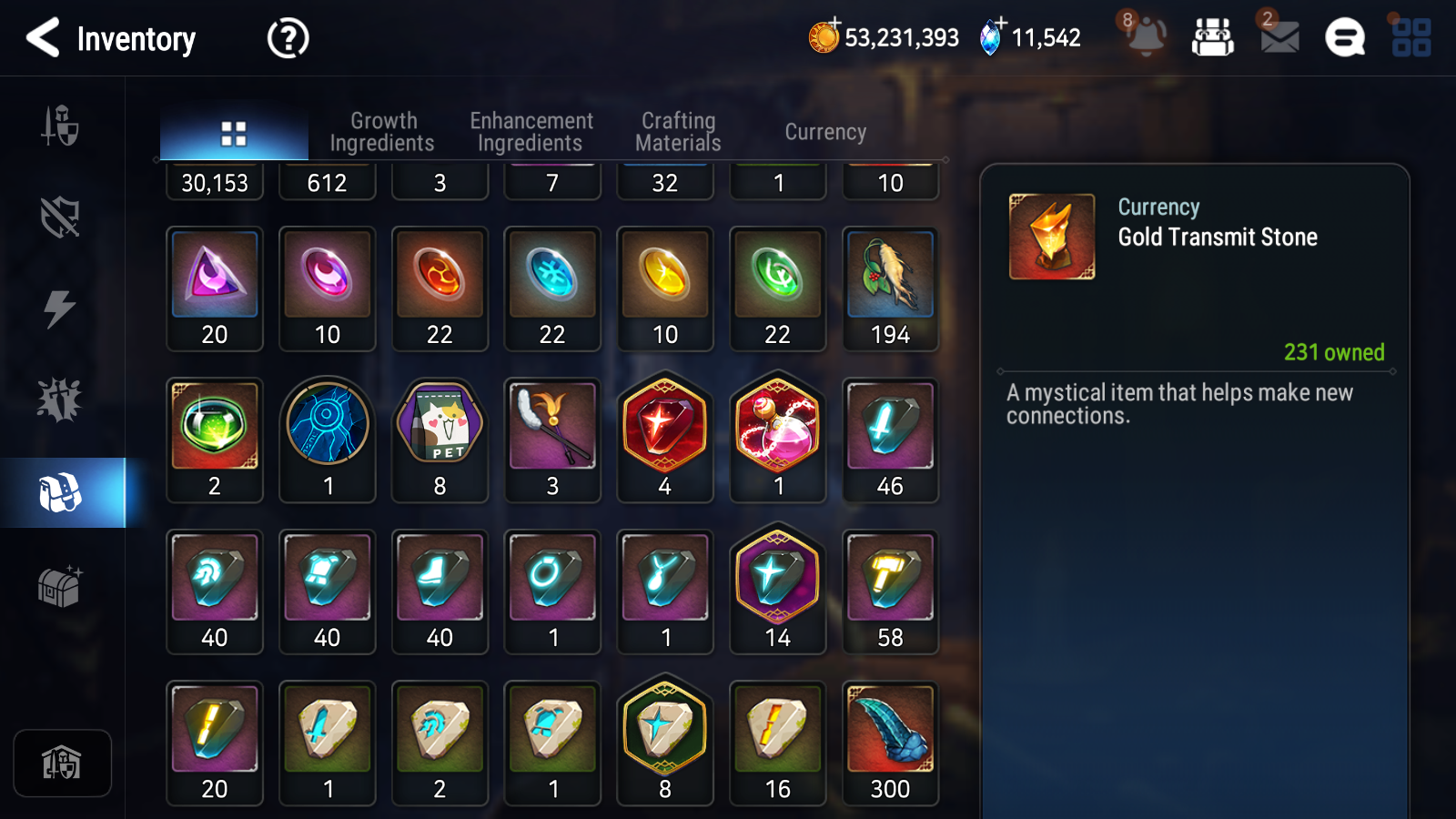1456x819 pixels.
Task: Select the sword-and-shield sidebar icon
Action: point(60,127)
